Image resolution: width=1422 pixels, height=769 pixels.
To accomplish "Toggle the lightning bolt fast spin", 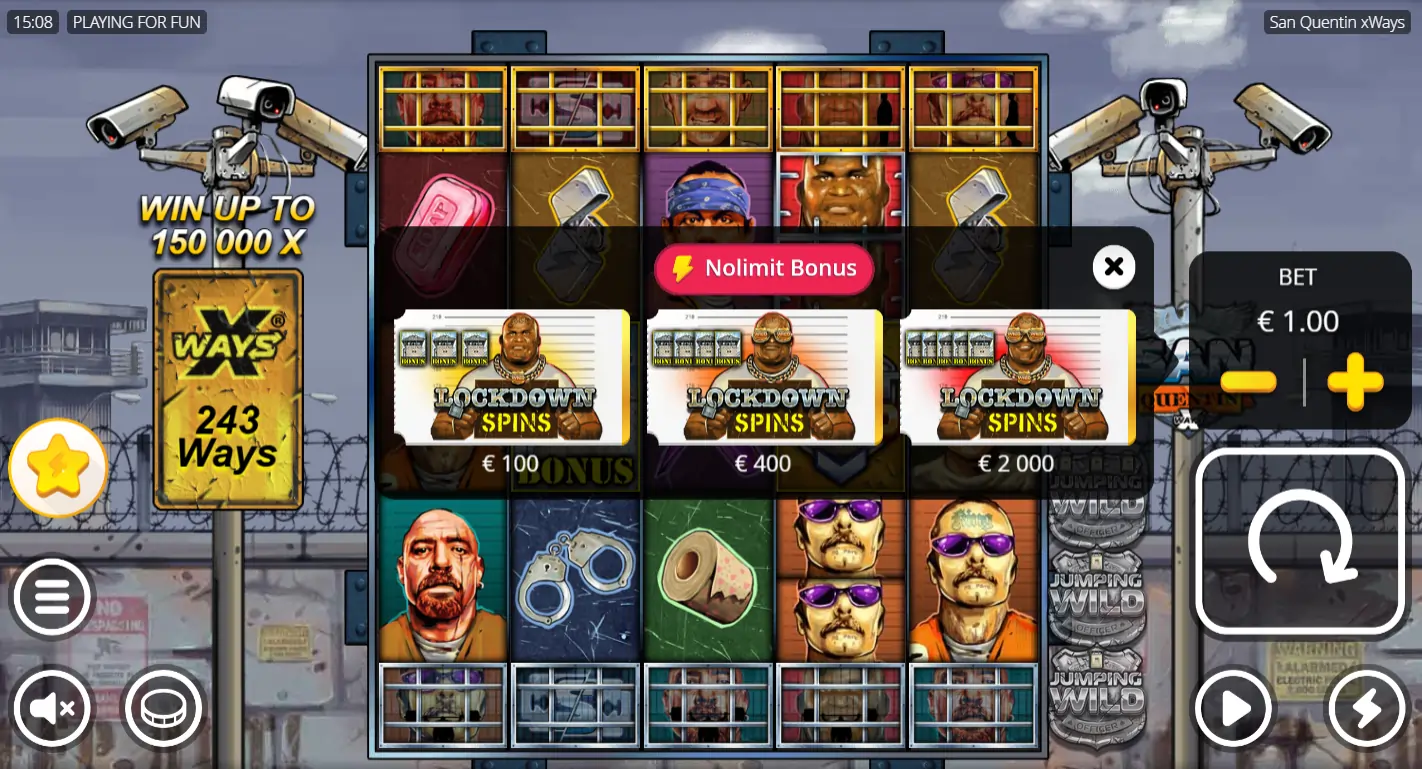I will pyautogui.click(x=1366, y=708).
